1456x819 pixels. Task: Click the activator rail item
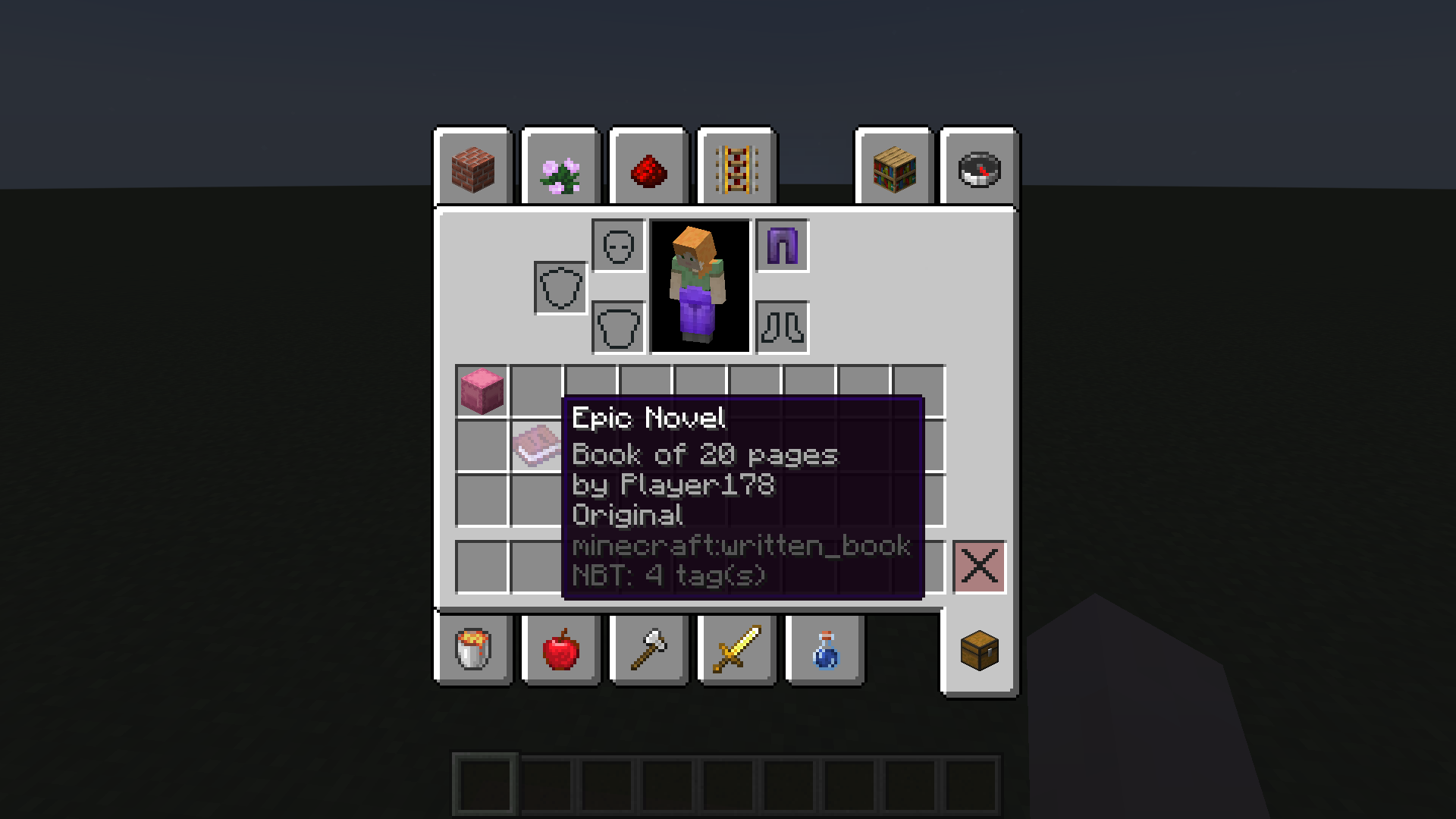(736, 168)
